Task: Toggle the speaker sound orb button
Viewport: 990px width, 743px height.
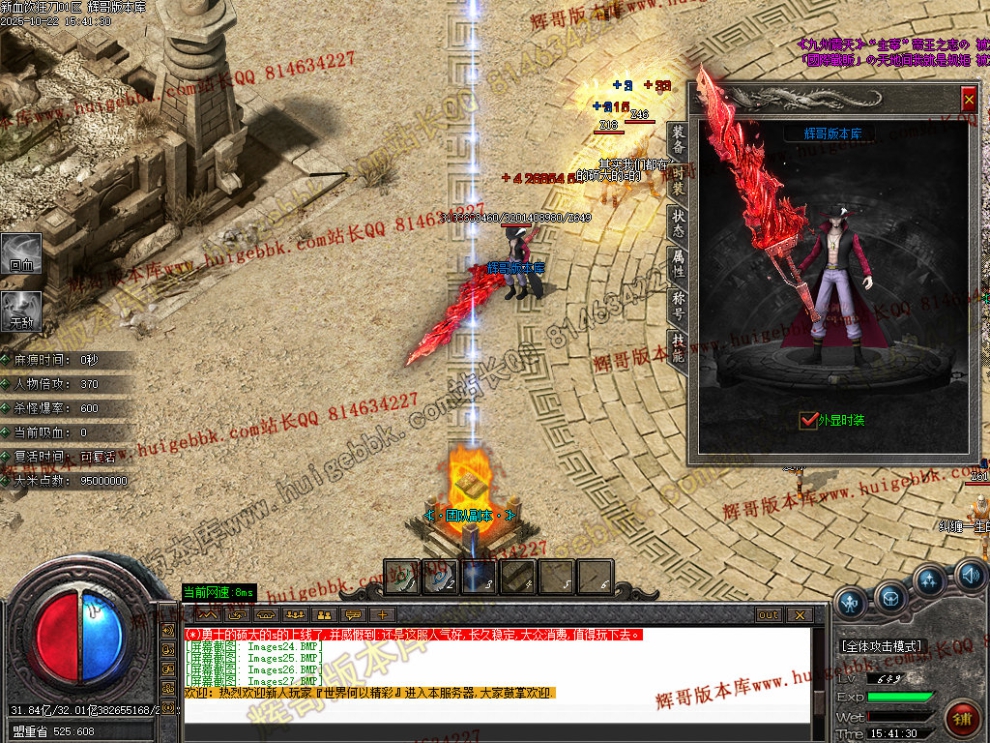Action: click(x=969, y=575)
